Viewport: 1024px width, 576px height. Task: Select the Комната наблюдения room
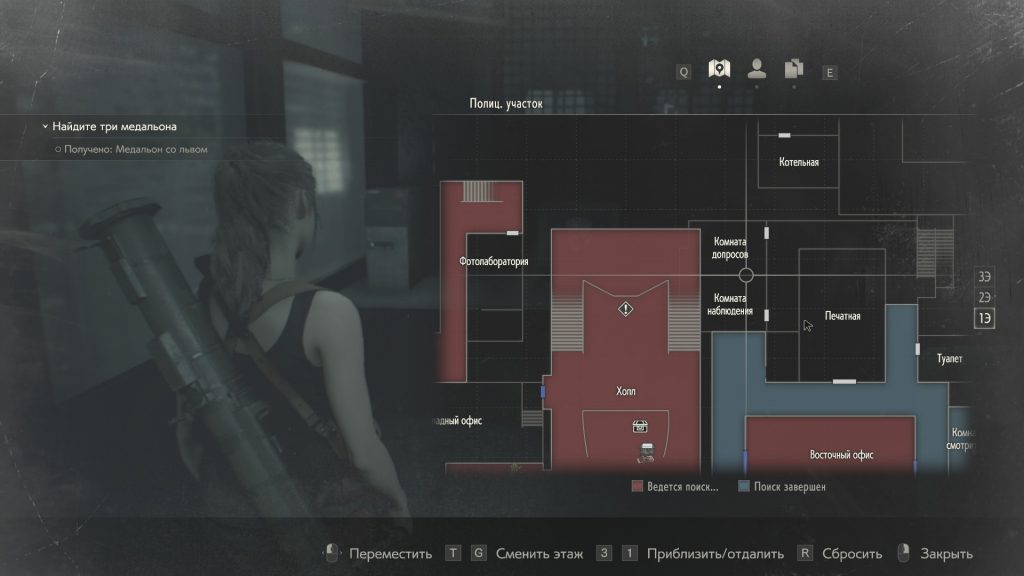732,305
